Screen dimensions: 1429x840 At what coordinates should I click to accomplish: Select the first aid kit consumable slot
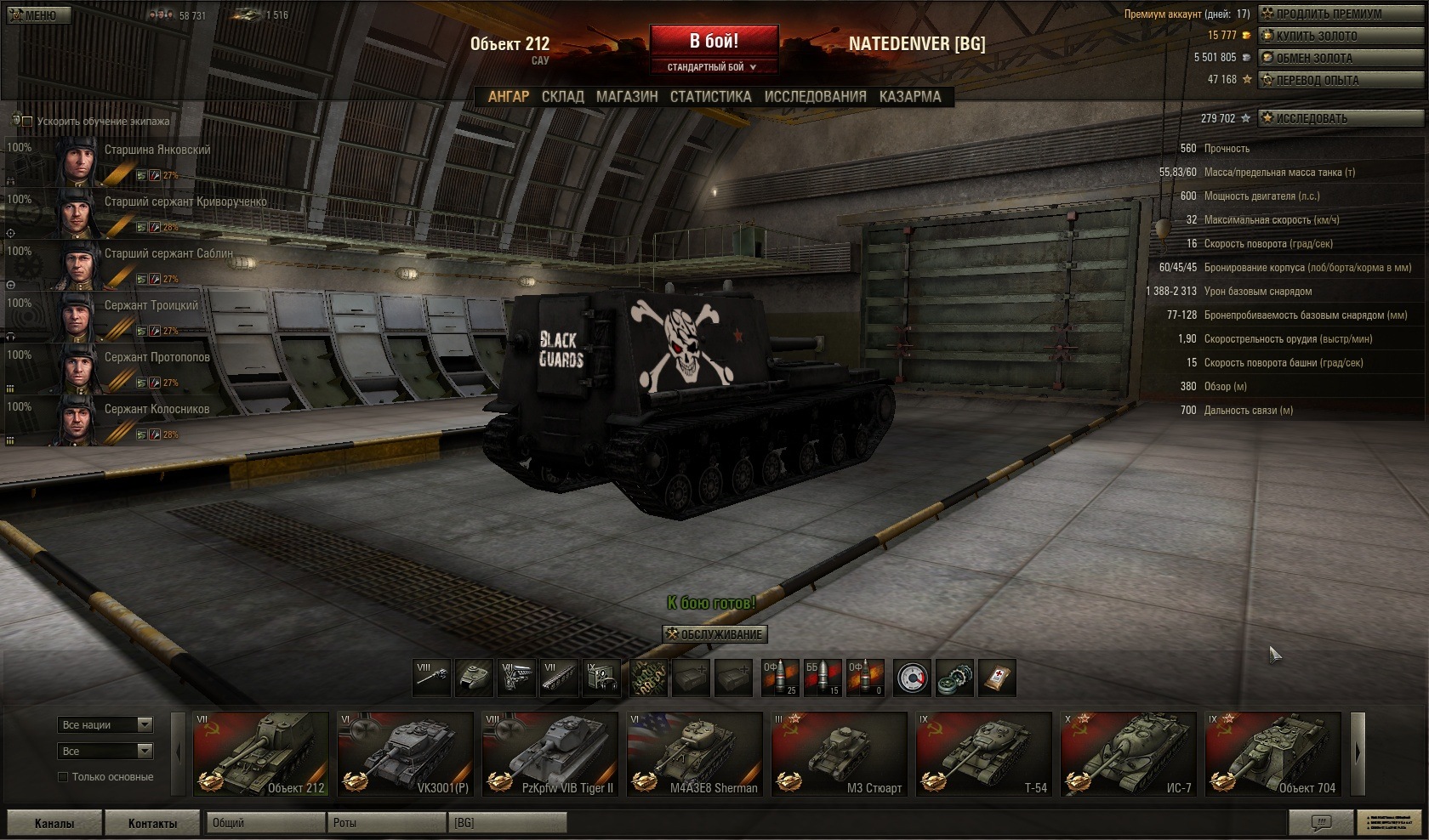pyautogui.click(x=997, y=678)
